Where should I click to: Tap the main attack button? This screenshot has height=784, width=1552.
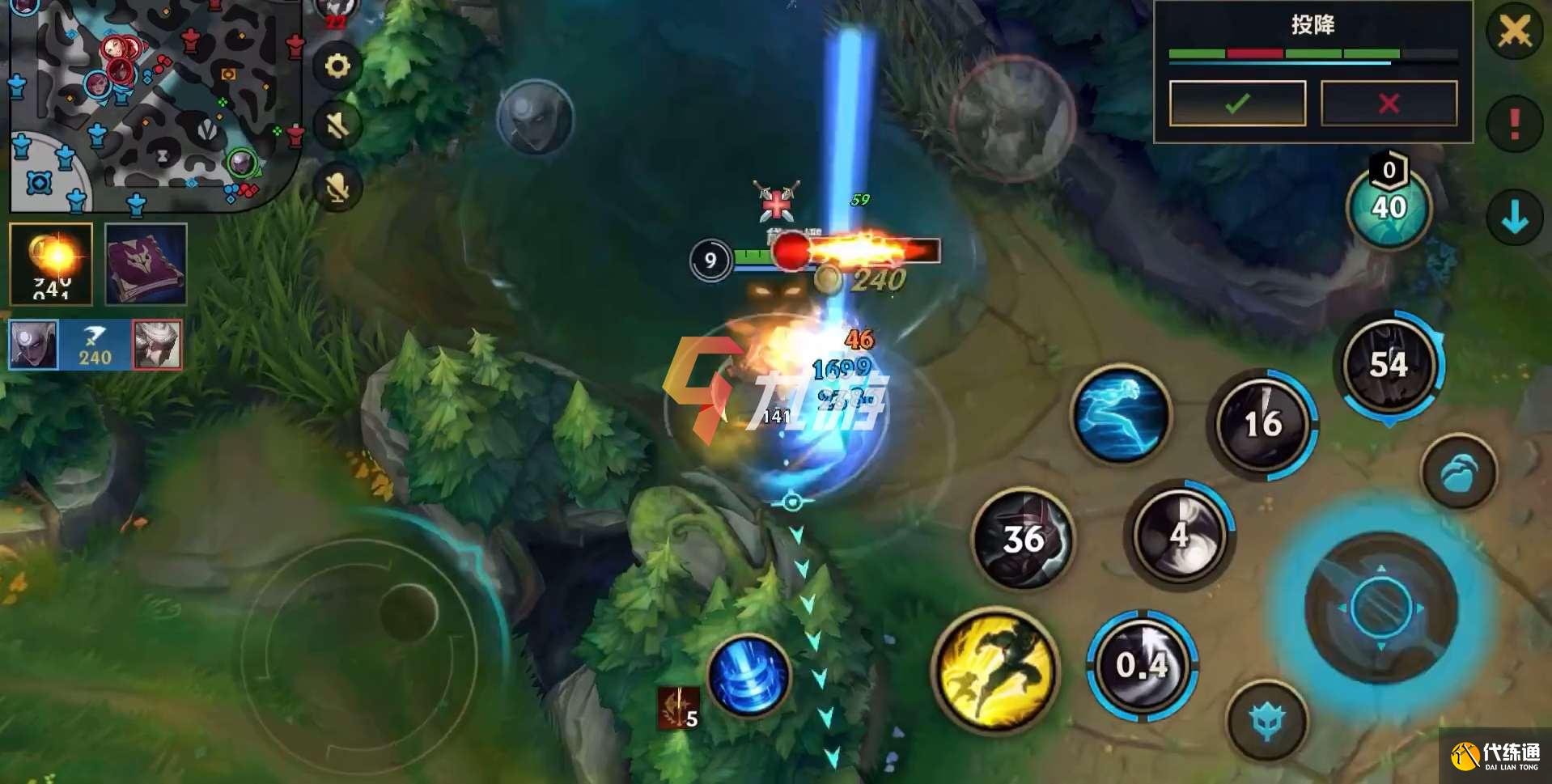1381,607
